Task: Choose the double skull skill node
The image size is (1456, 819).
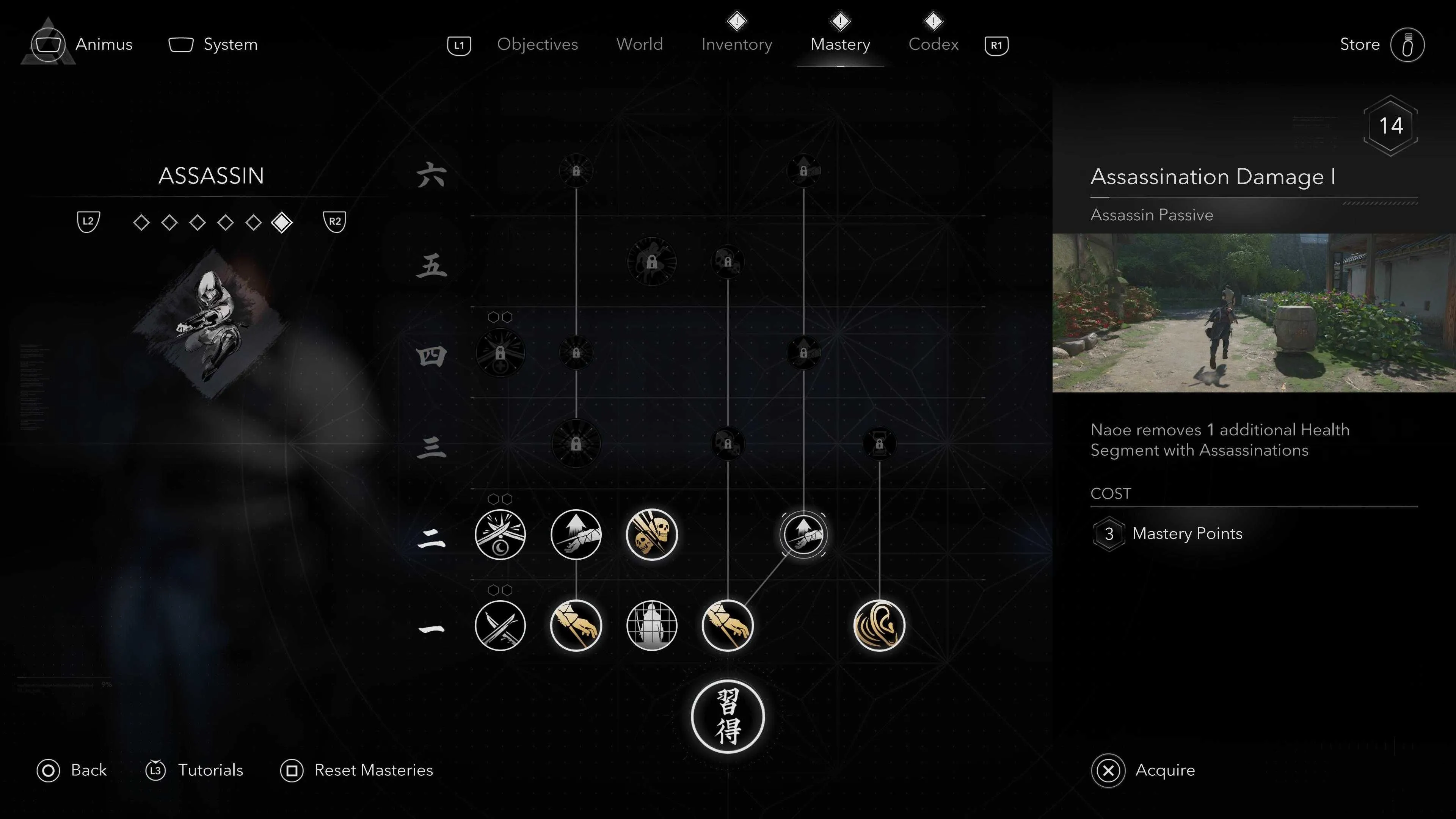Action: tap(652, 534)
